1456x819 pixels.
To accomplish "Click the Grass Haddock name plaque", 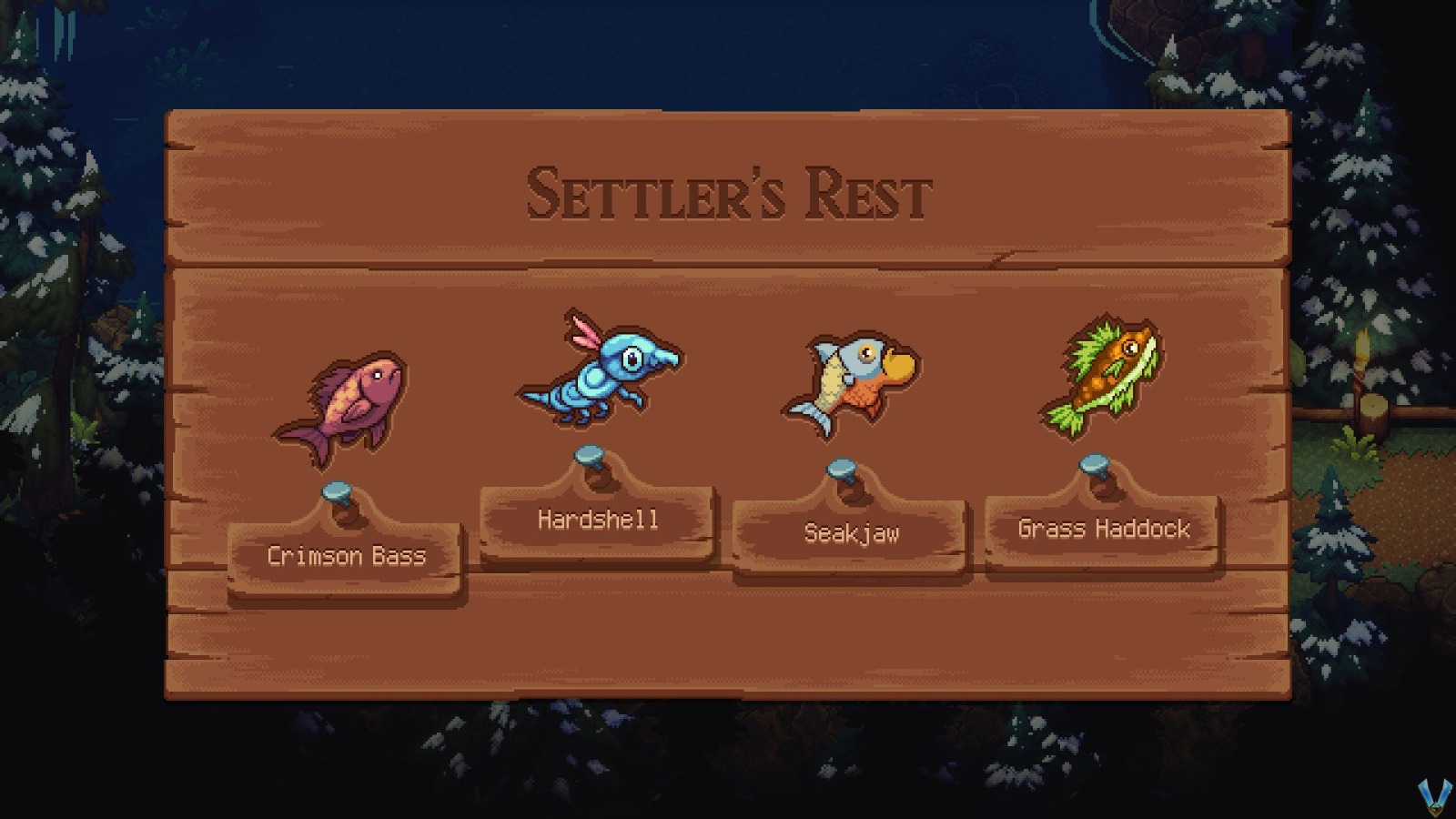I will tap(1104, 528).
